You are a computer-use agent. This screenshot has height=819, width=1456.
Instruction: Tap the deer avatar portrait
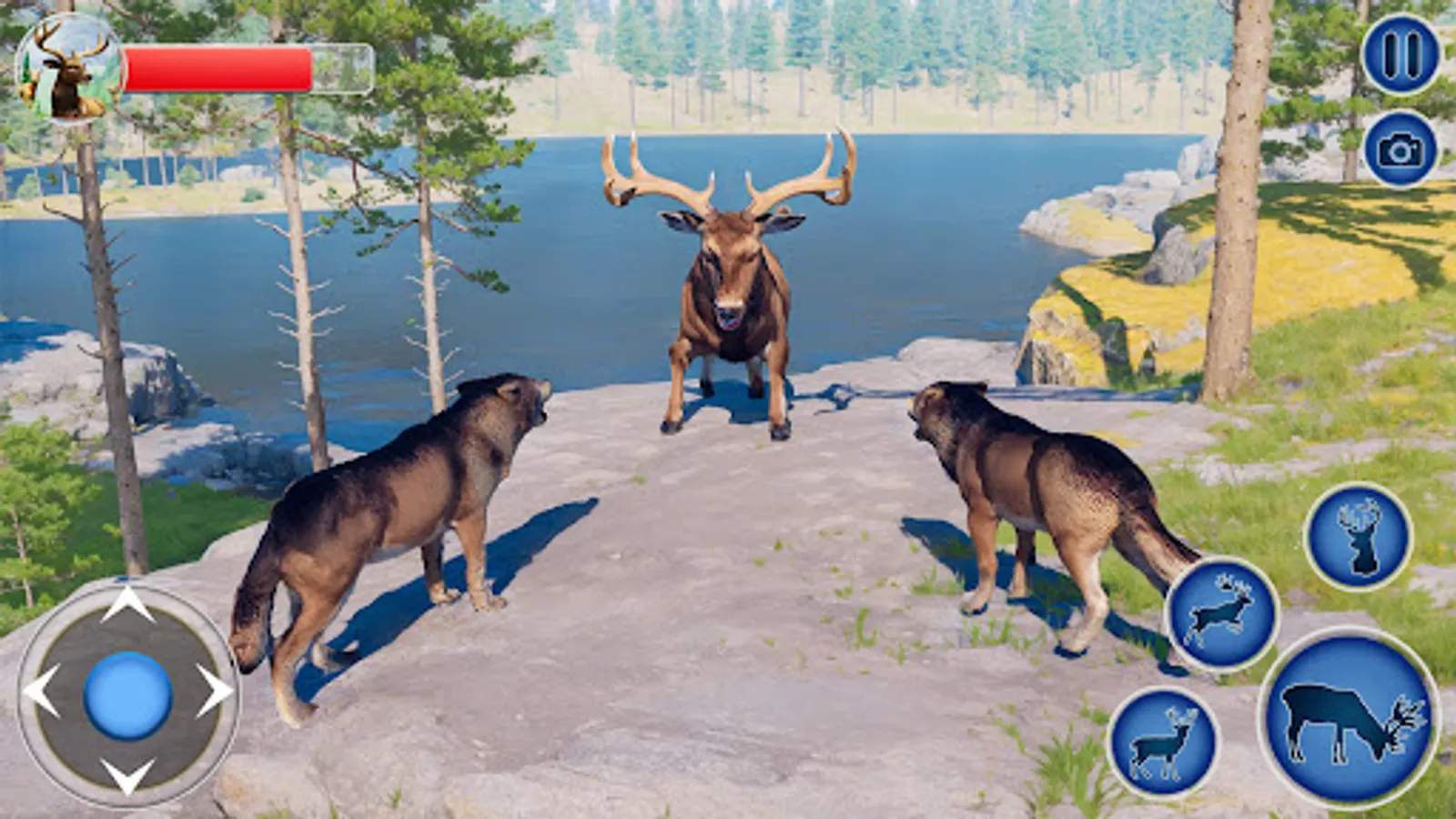point(68,68)
